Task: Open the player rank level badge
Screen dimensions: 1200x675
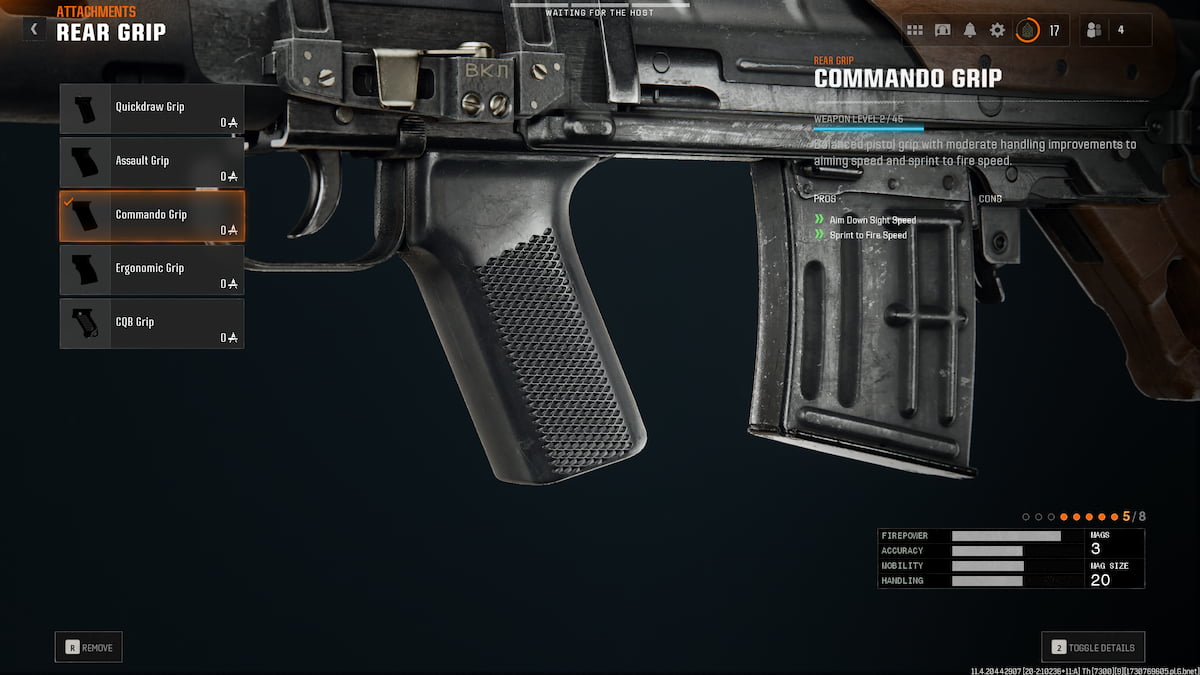Action: tap(1027, 30)
